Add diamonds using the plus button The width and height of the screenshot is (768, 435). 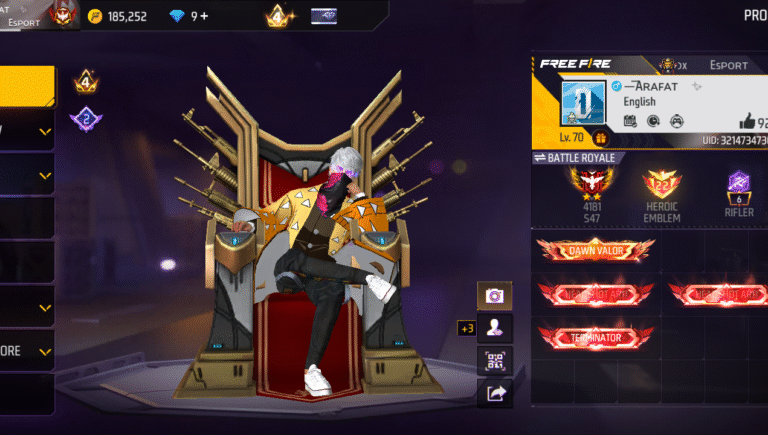pyautogui.click(x=204, y=16)
